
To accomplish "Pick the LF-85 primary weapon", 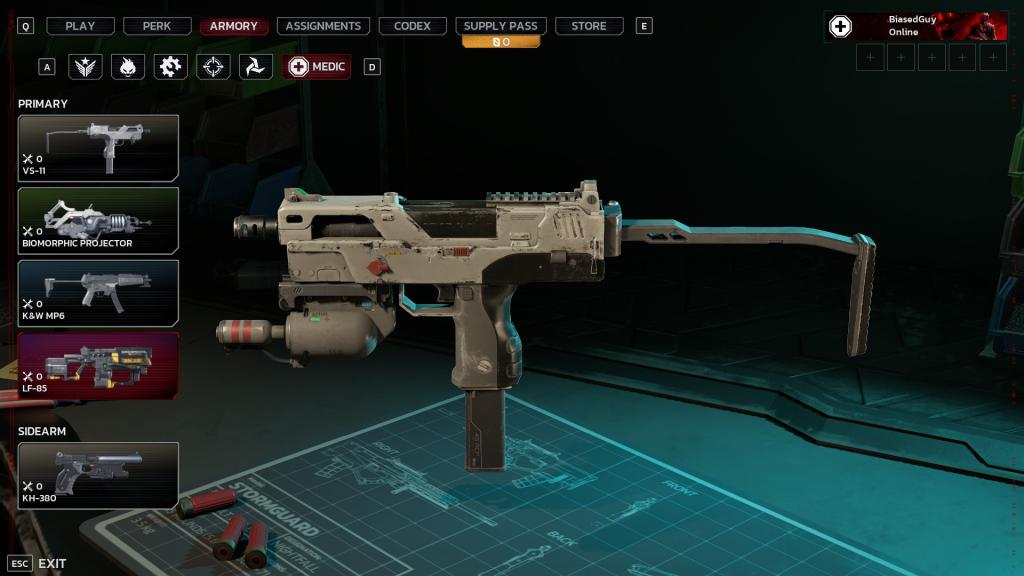I will [x=98, y=365].
